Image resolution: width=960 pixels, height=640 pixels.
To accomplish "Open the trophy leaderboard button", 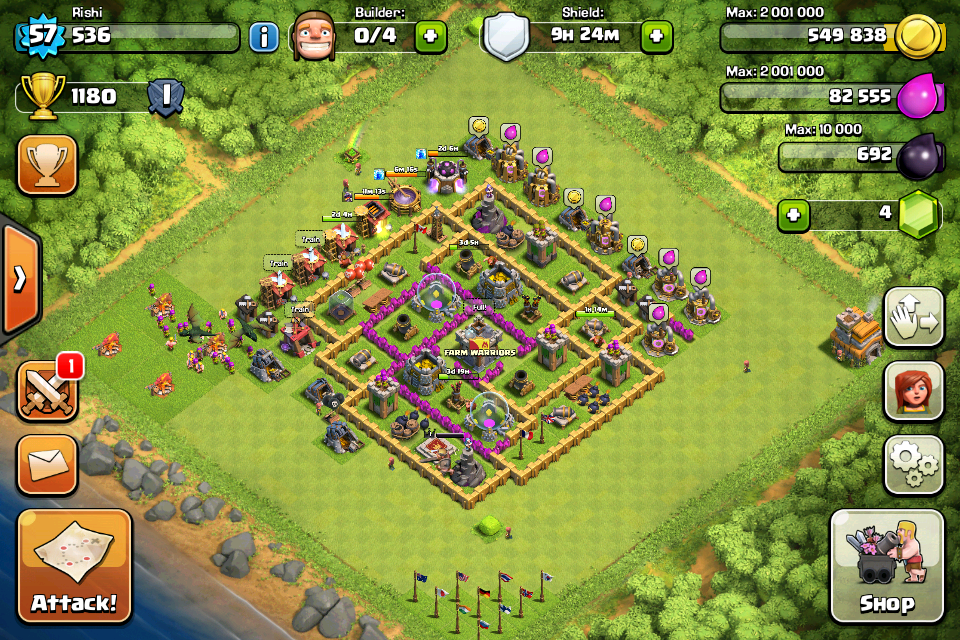I will pyautogui.click(x=47, y=165).
